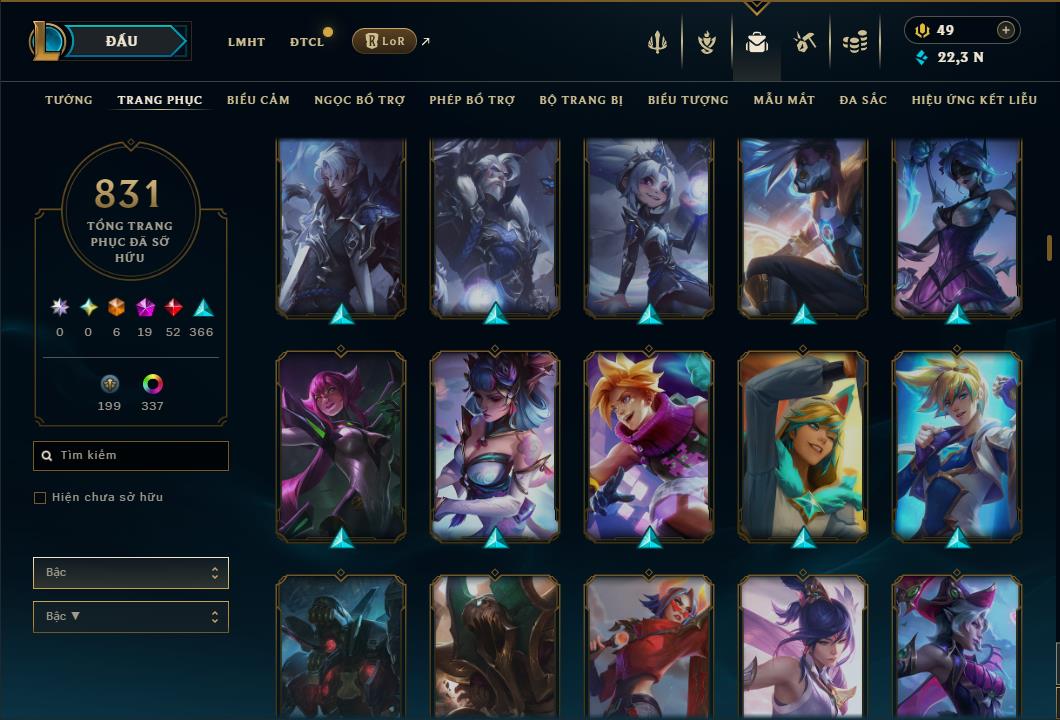Select the BIỂU CẢM emotes tab
The height and width of the screenshot is (720, 1060).
[x=258, y=100]
